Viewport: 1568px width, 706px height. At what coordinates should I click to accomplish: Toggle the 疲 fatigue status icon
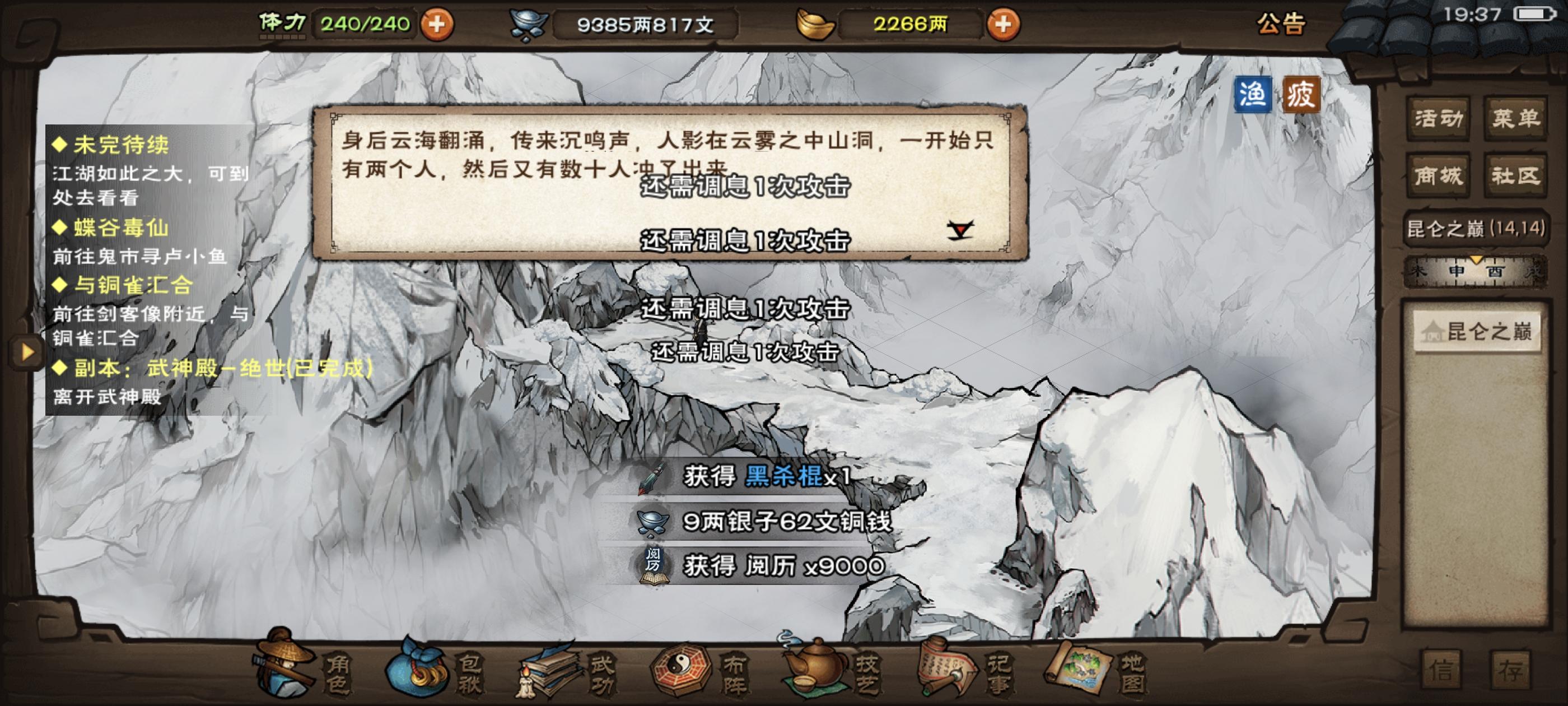[1304, 95]
